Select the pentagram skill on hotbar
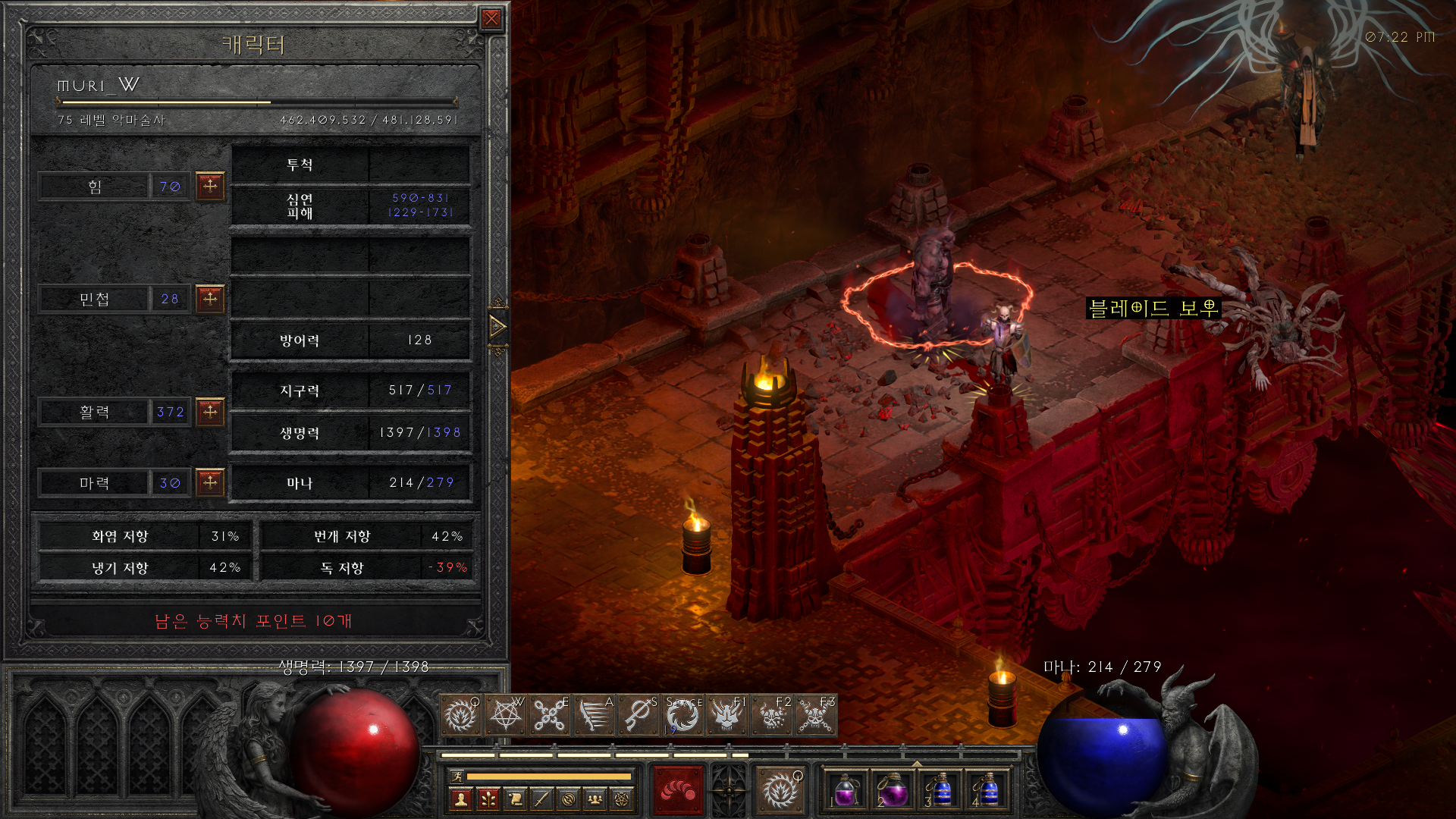Viewport: 1456px width, 819px height. pos(505,715)
